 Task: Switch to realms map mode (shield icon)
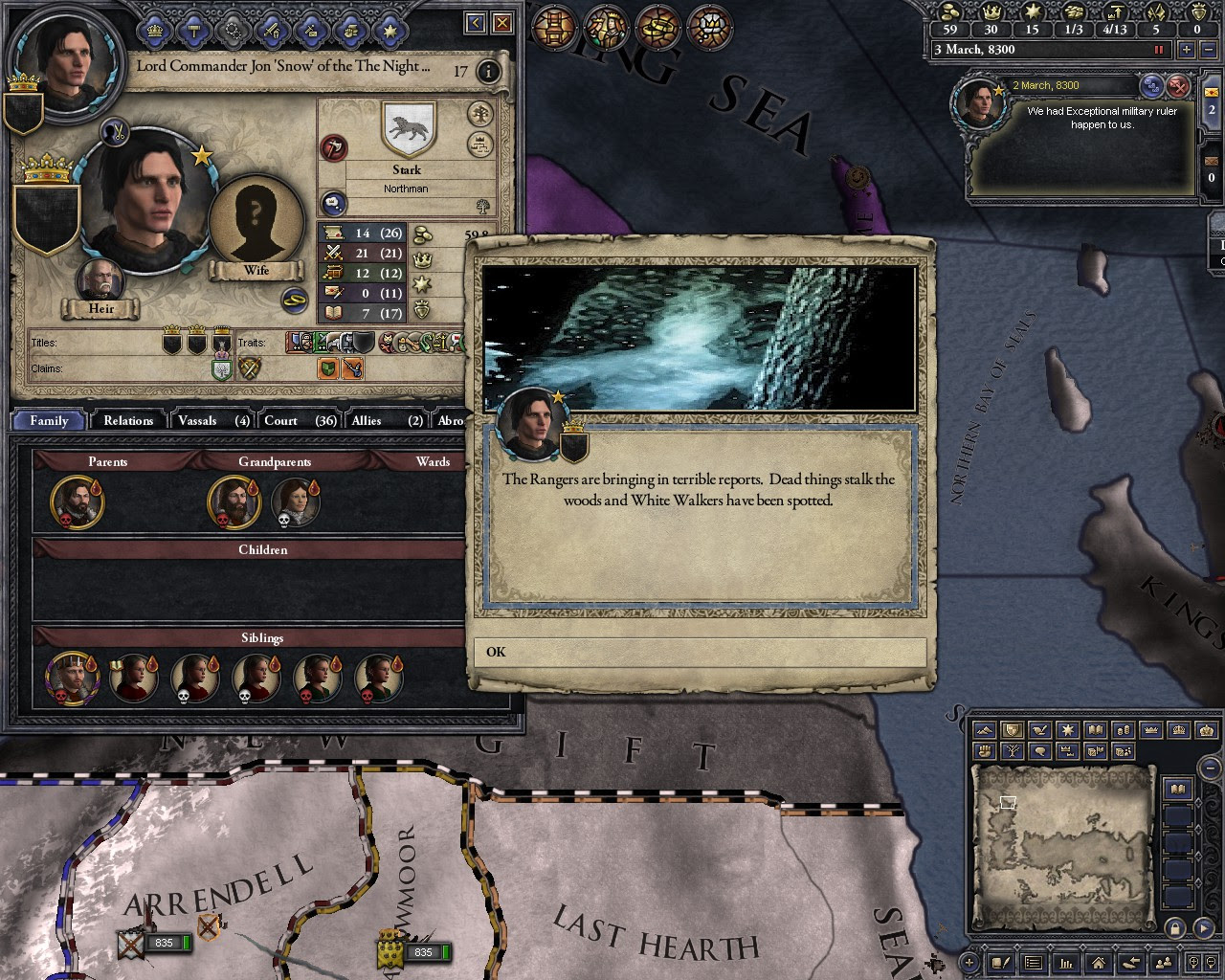(1012, 730)
